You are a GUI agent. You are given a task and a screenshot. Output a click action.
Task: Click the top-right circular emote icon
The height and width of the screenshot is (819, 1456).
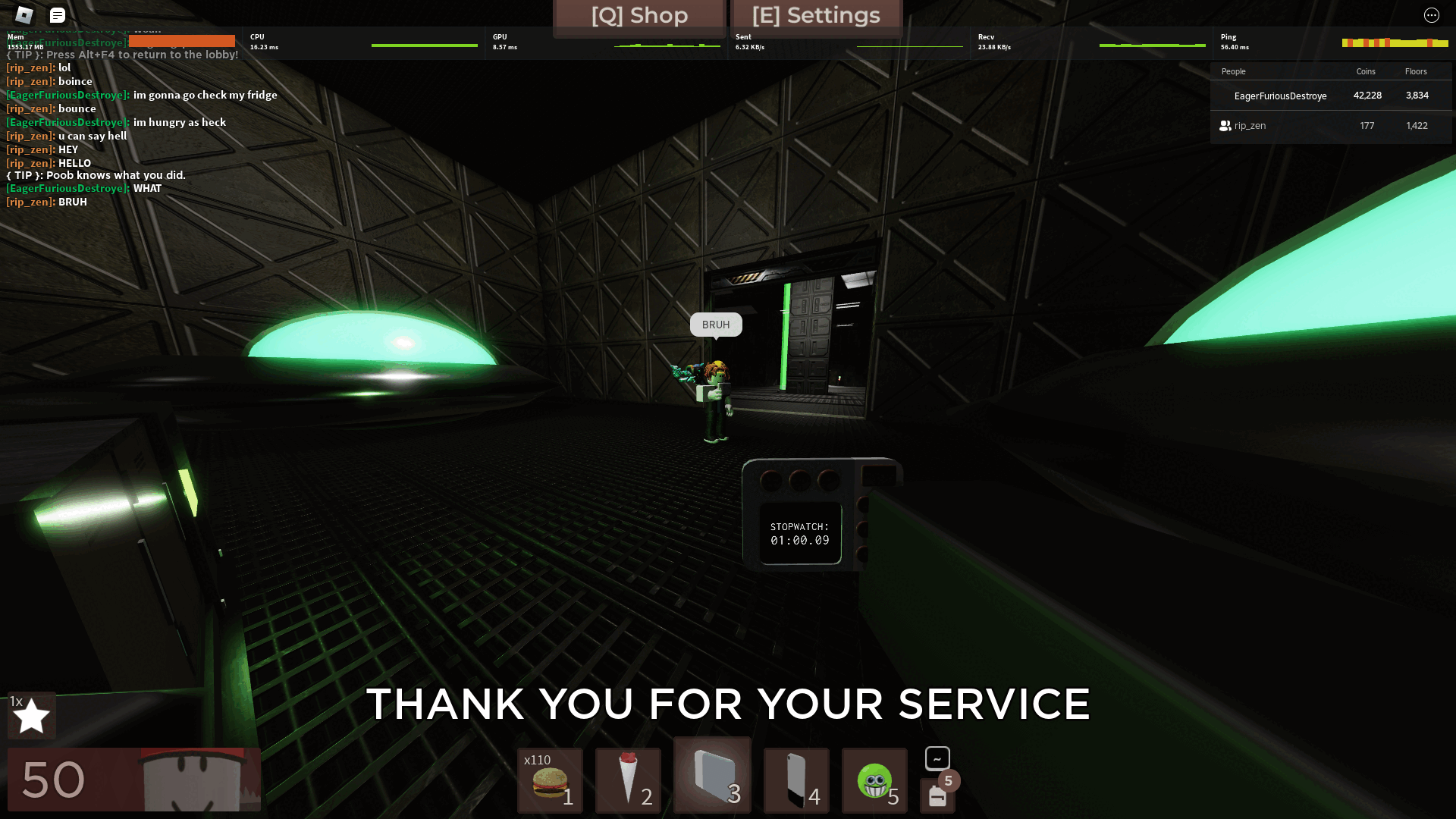pos(1431,14)
